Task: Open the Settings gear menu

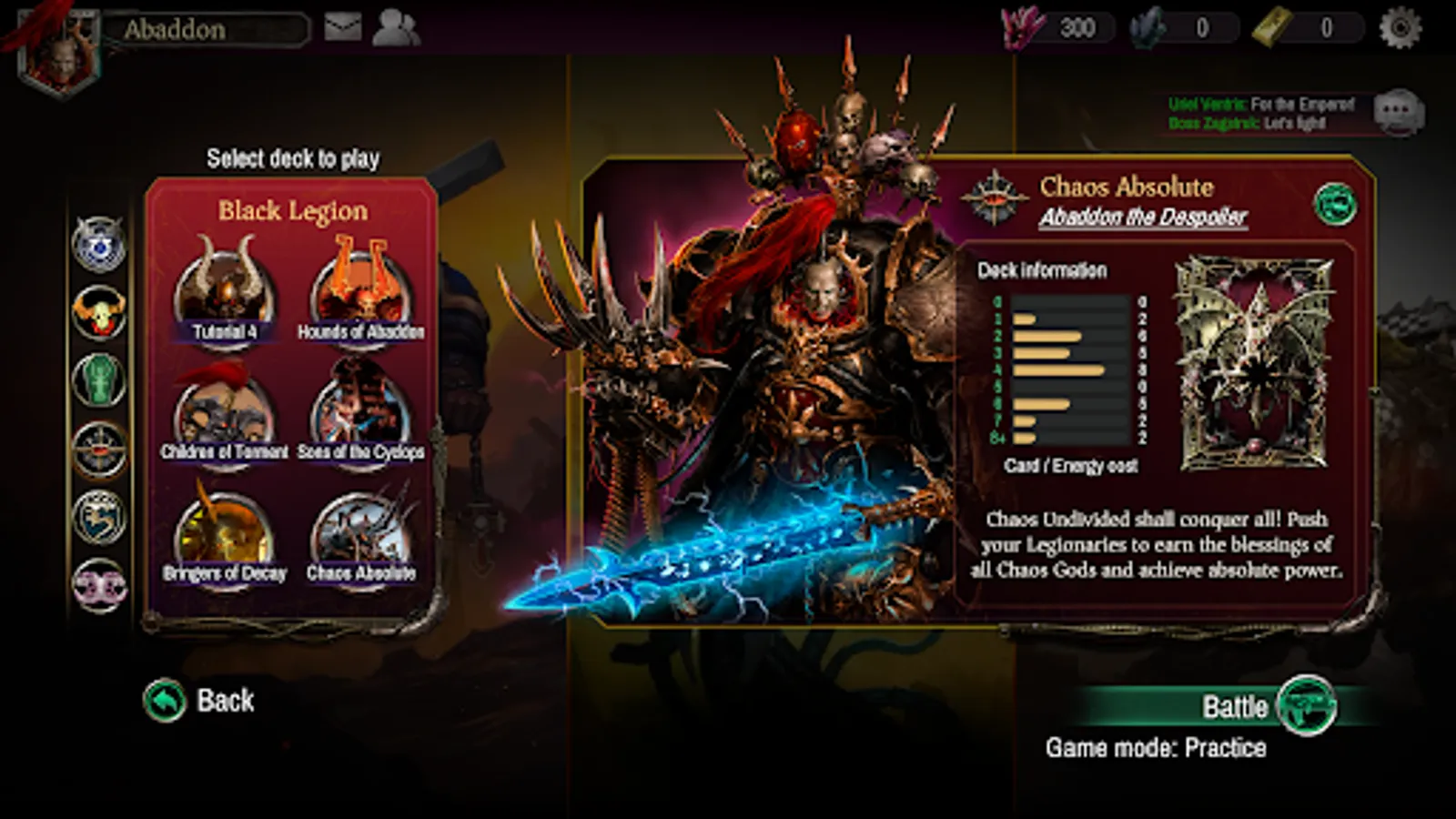Action: [1399, 27]
